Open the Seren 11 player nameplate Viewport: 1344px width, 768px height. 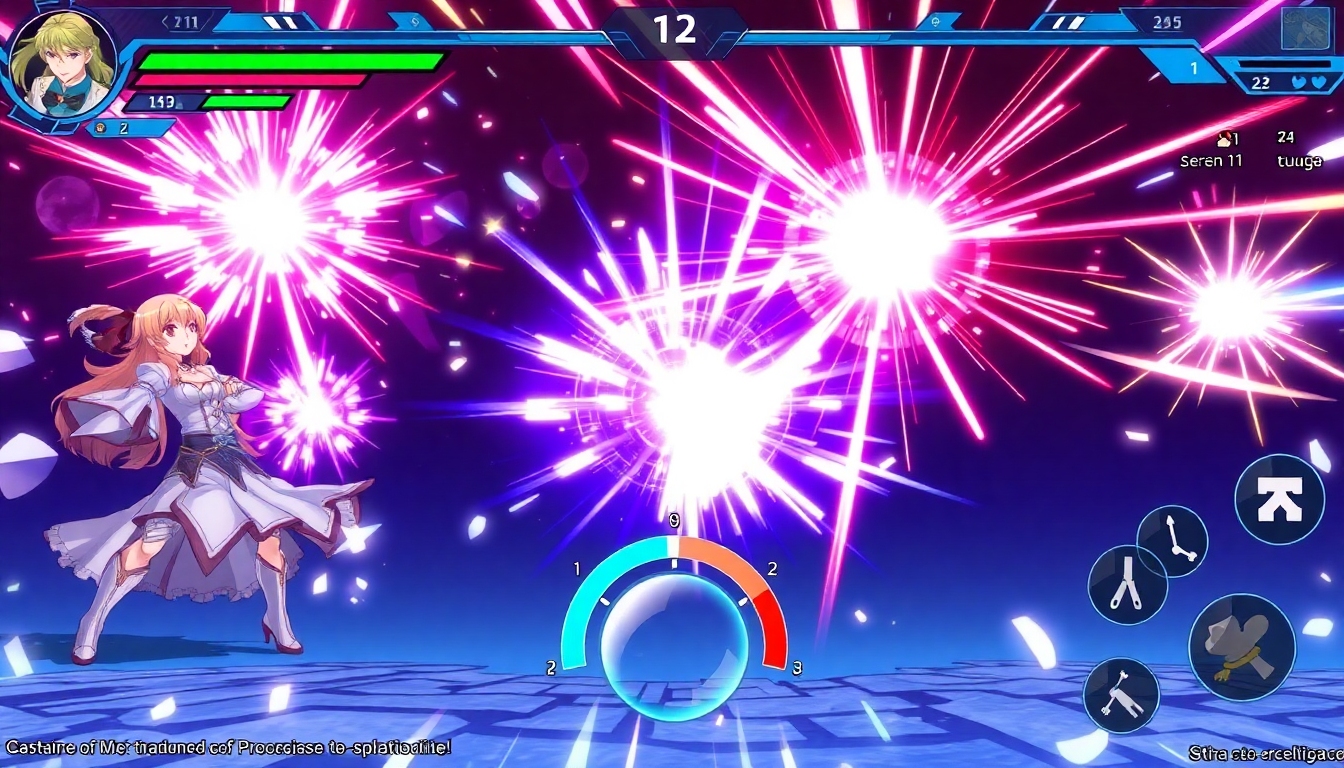click(1212, 161)
